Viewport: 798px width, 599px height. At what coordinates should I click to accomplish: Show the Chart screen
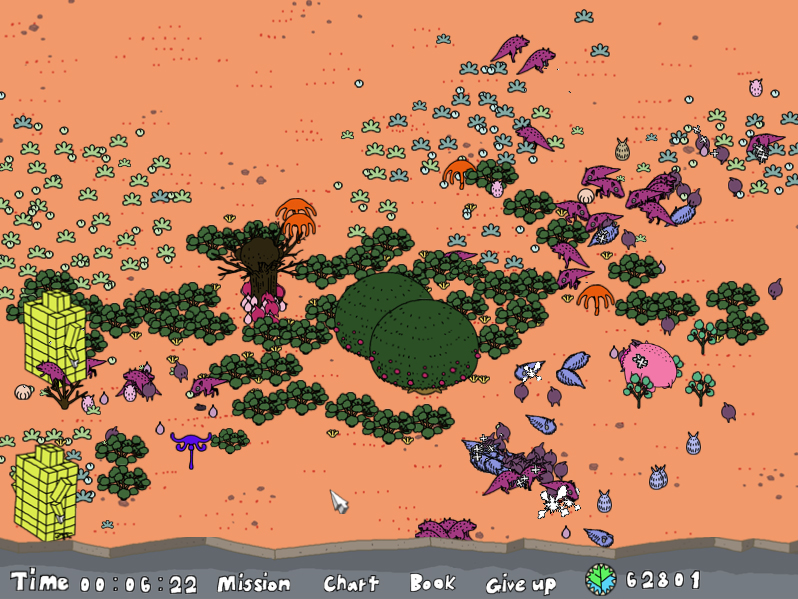[x=351, y=583]
